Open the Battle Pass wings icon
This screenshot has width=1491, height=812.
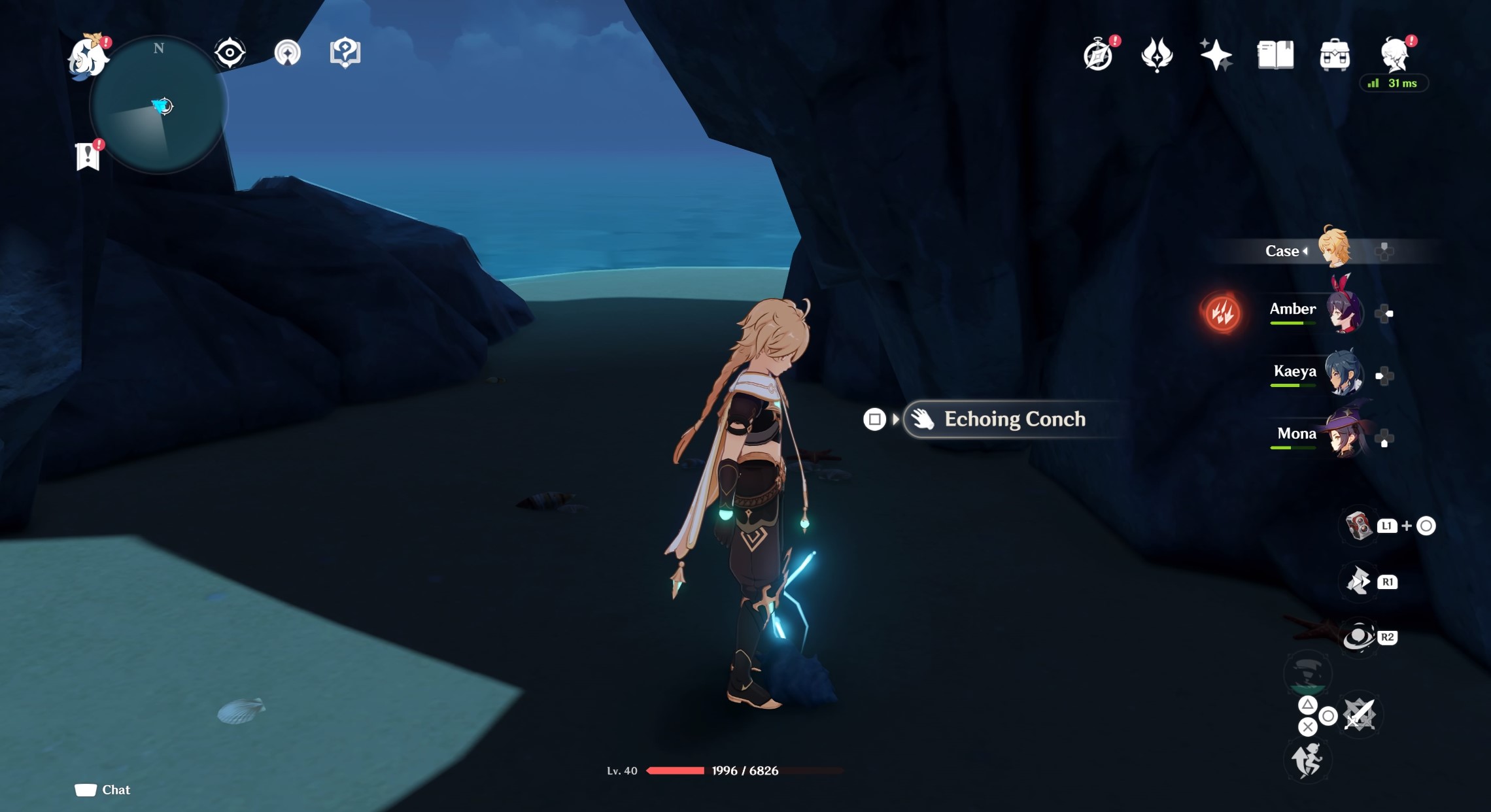(x=1157, y=56)
